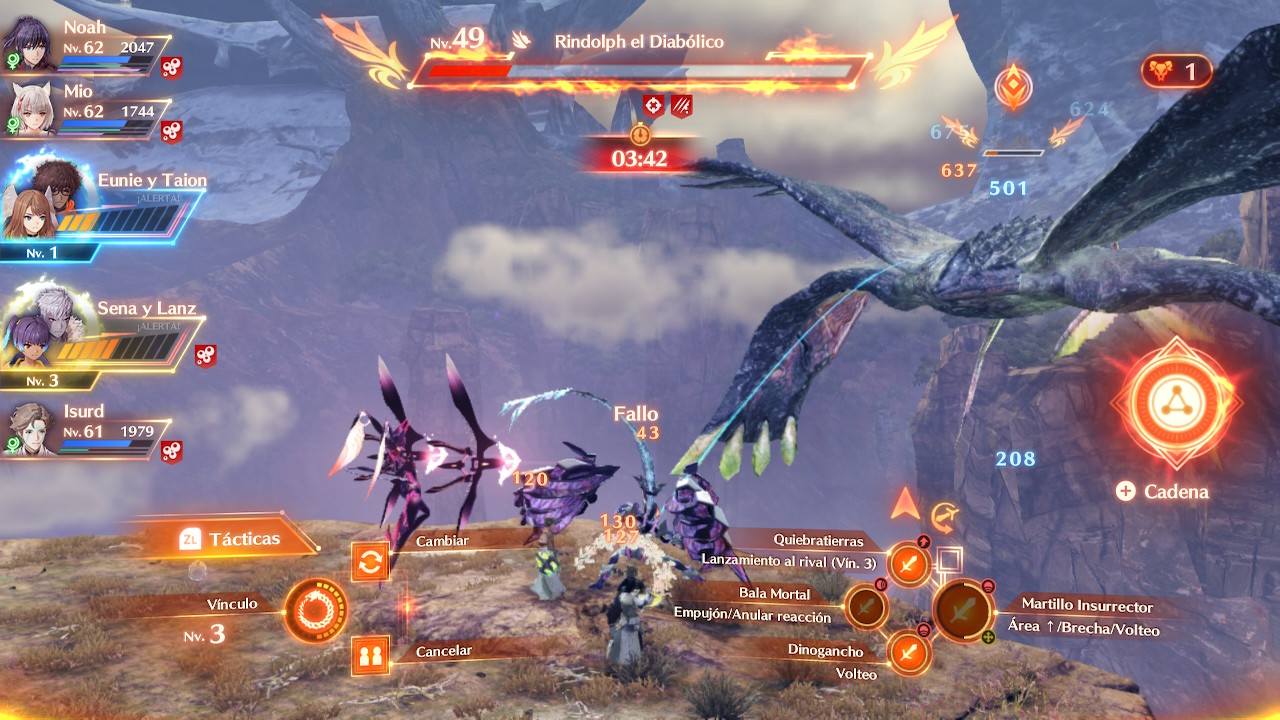
Task: Click the Rindolph el Diabólico enemy nameplate
Action: [639, 42]
